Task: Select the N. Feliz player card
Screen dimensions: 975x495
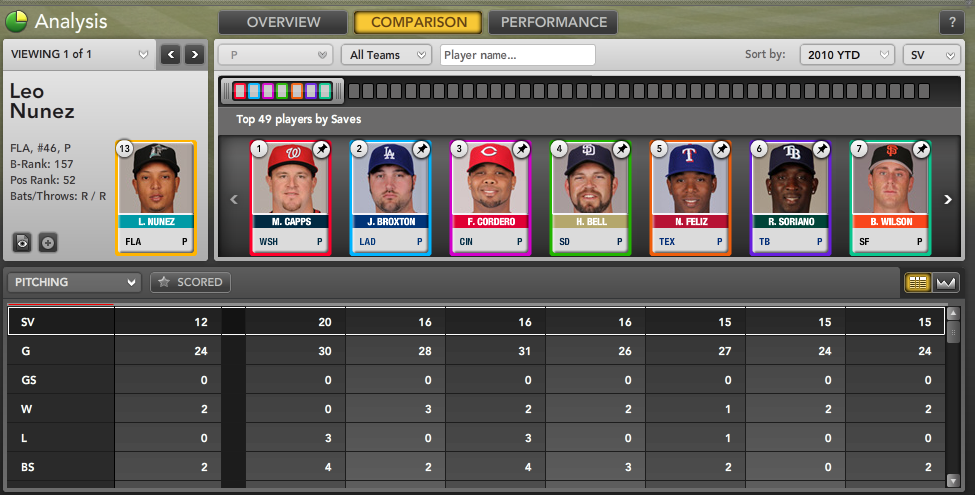Action: point(690,198)
